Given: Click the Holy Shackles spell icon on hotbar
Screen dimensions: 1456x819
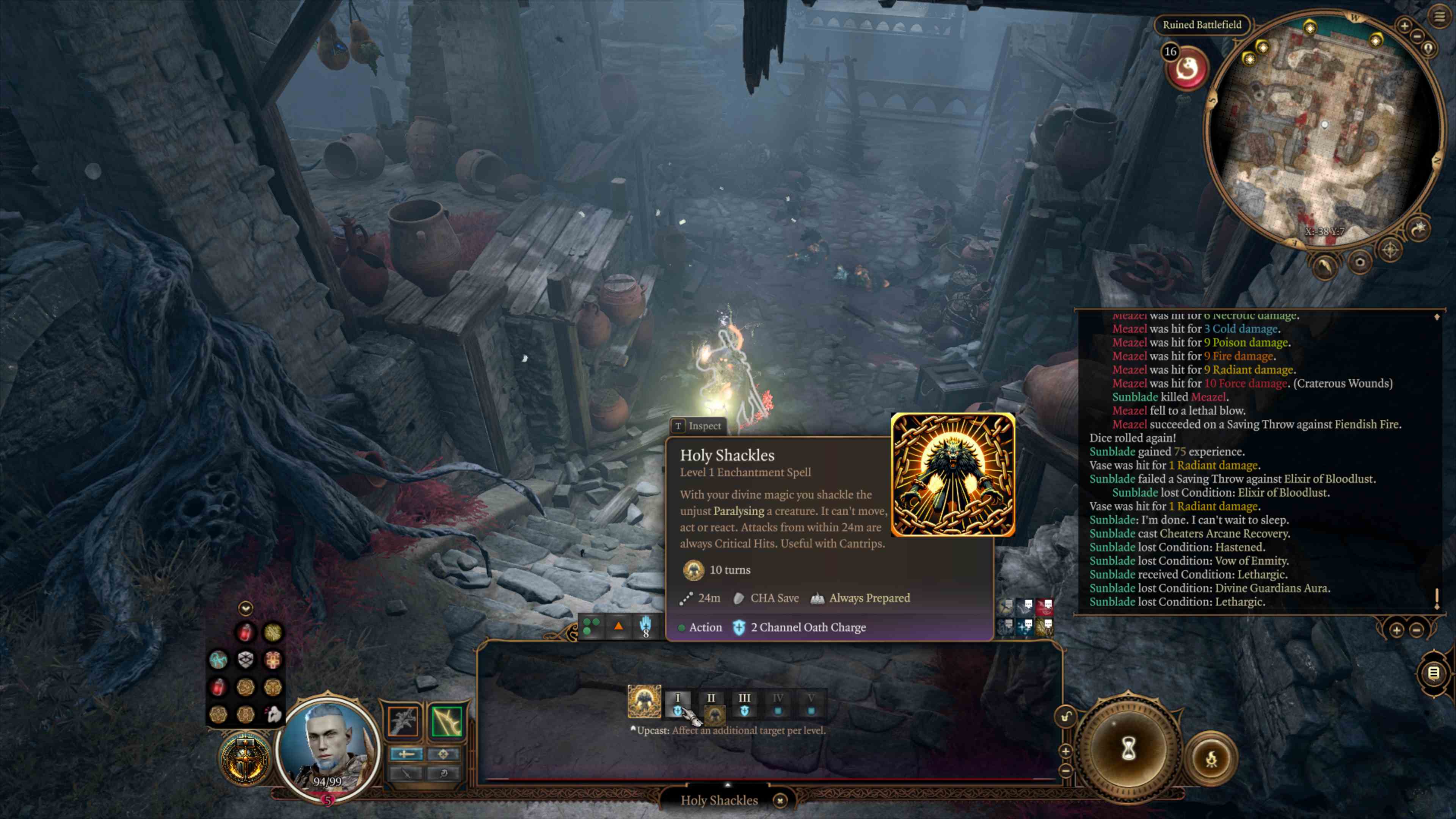Looking at the screenshot, I should click(x=644, y=701).
